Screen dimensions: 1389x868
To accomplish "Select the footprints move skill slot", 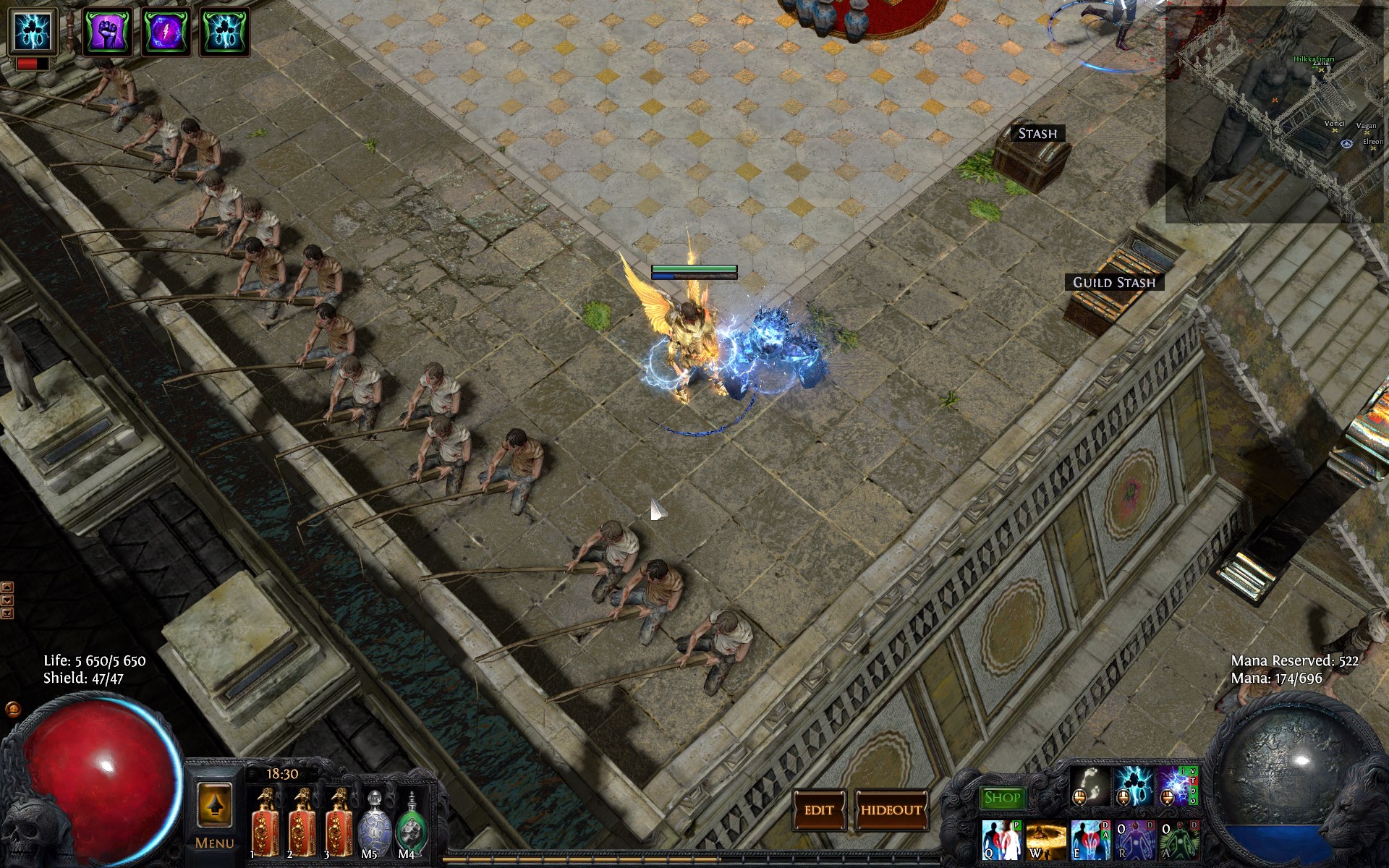I will point(1089,786).
